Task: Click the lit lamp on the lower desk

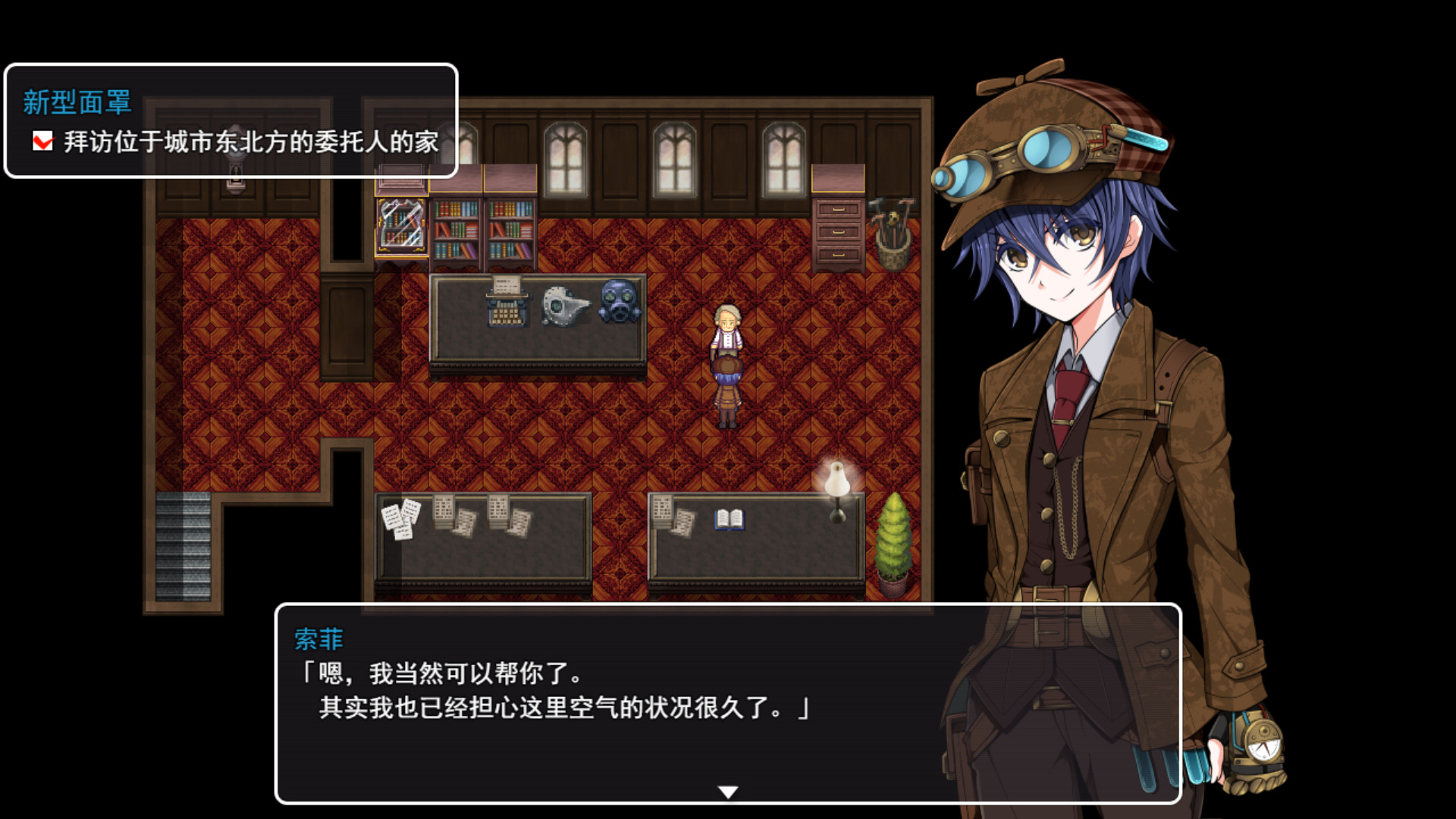Action: click(x=836, y=482)
